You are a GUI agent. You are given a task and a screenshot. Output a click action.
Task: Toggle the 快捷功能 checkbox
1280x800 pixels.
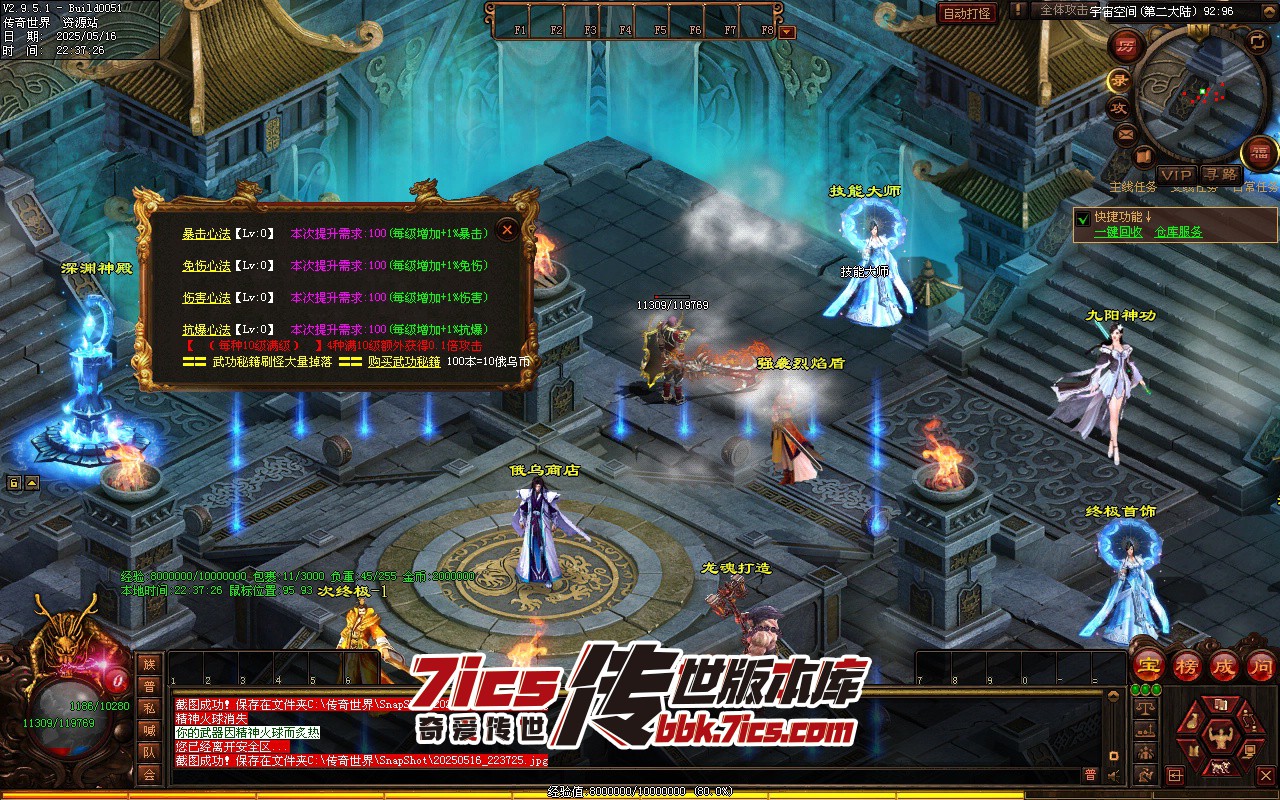click(1082, 217)
